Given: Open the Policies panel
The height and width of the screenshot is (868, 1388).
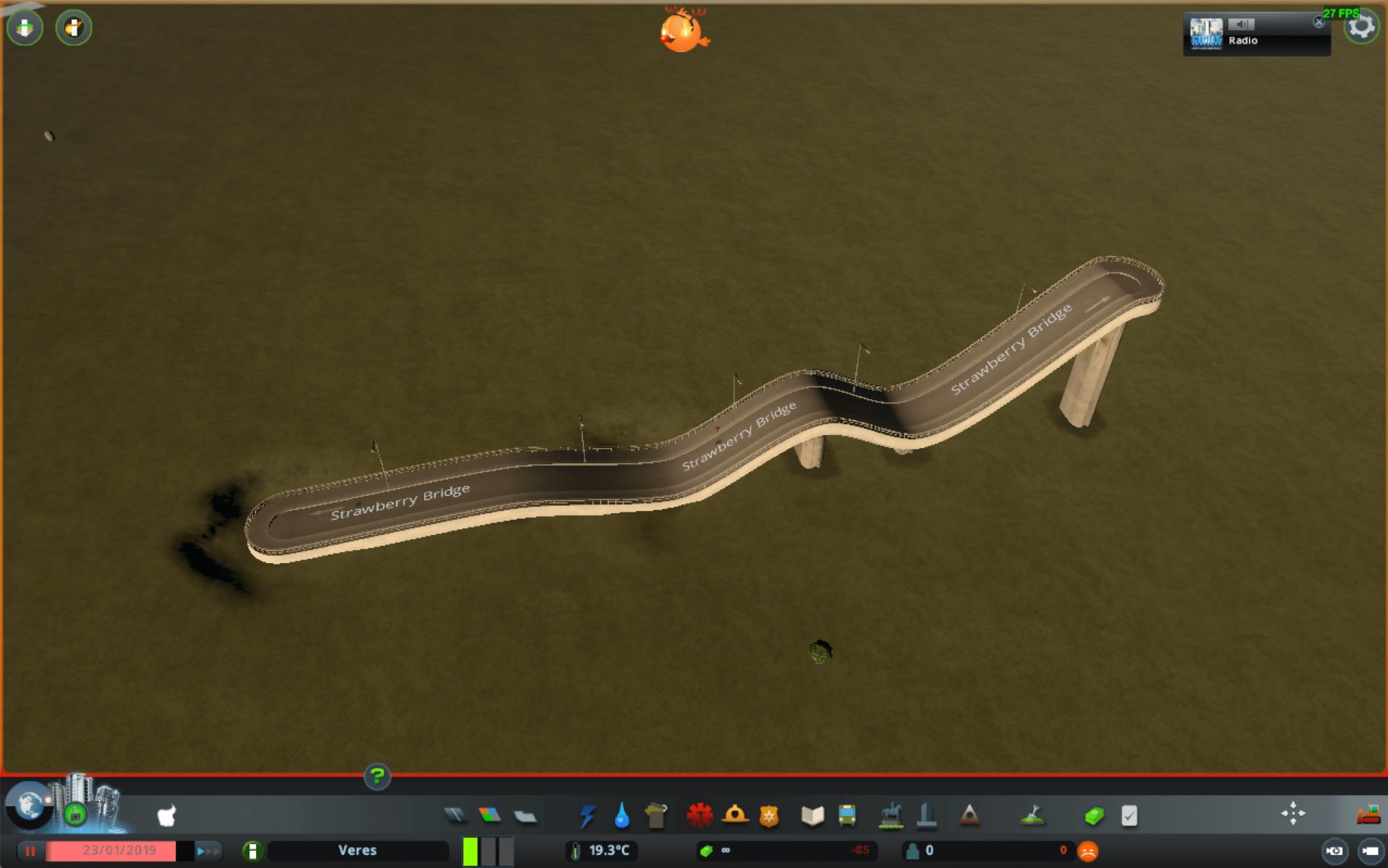Looking at the screenshot, I should (1130, 815).
